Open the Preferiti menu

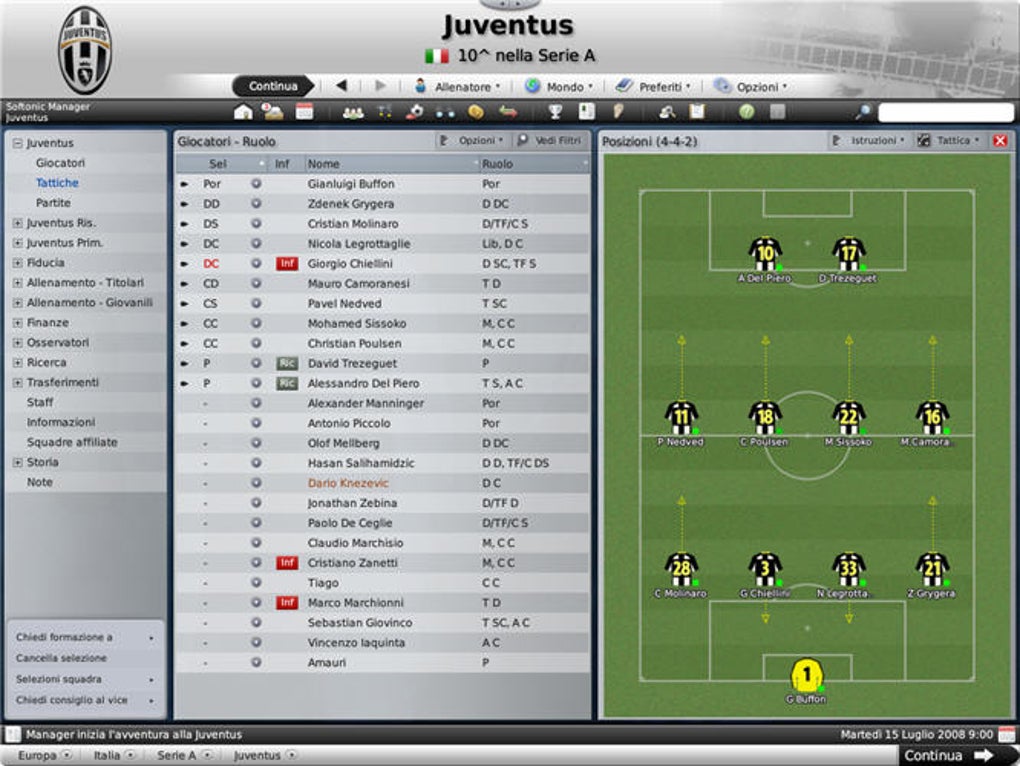pyautogui.click(x=659, y=87)
